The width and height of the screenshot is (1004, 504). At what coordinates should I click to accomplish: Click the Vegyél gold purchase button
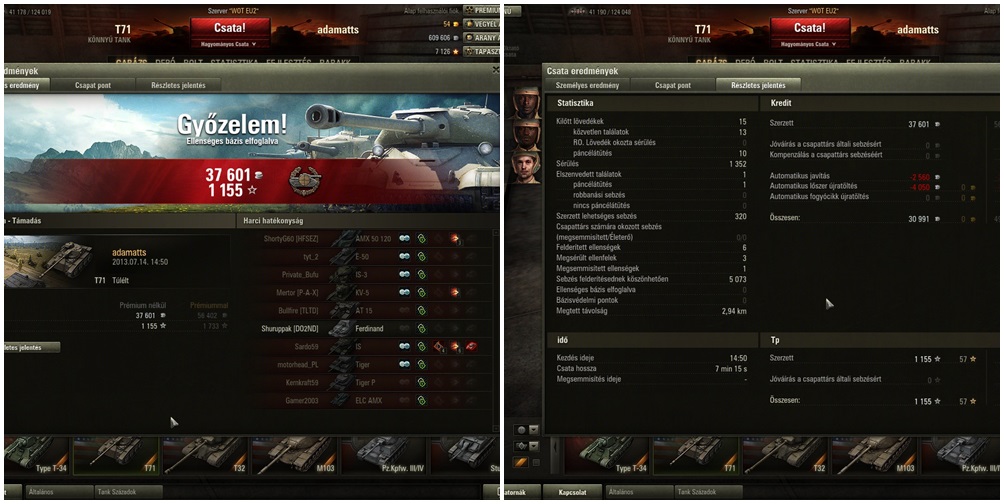pyautogui.click(x=485, y=23)
